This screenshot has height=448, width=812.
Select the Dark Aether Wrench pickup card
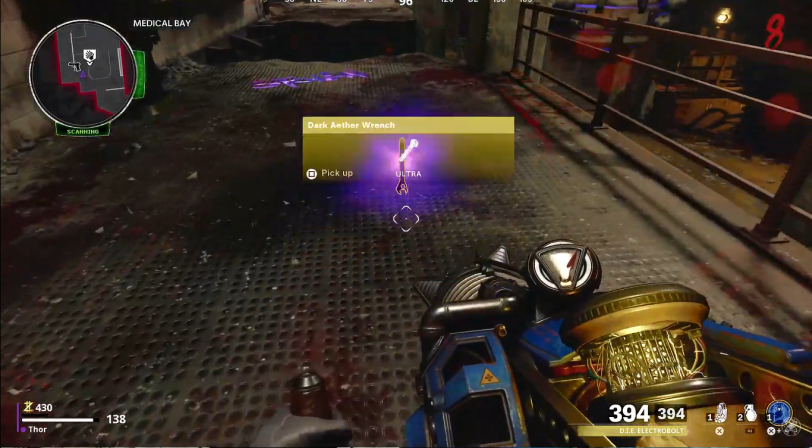408,149
